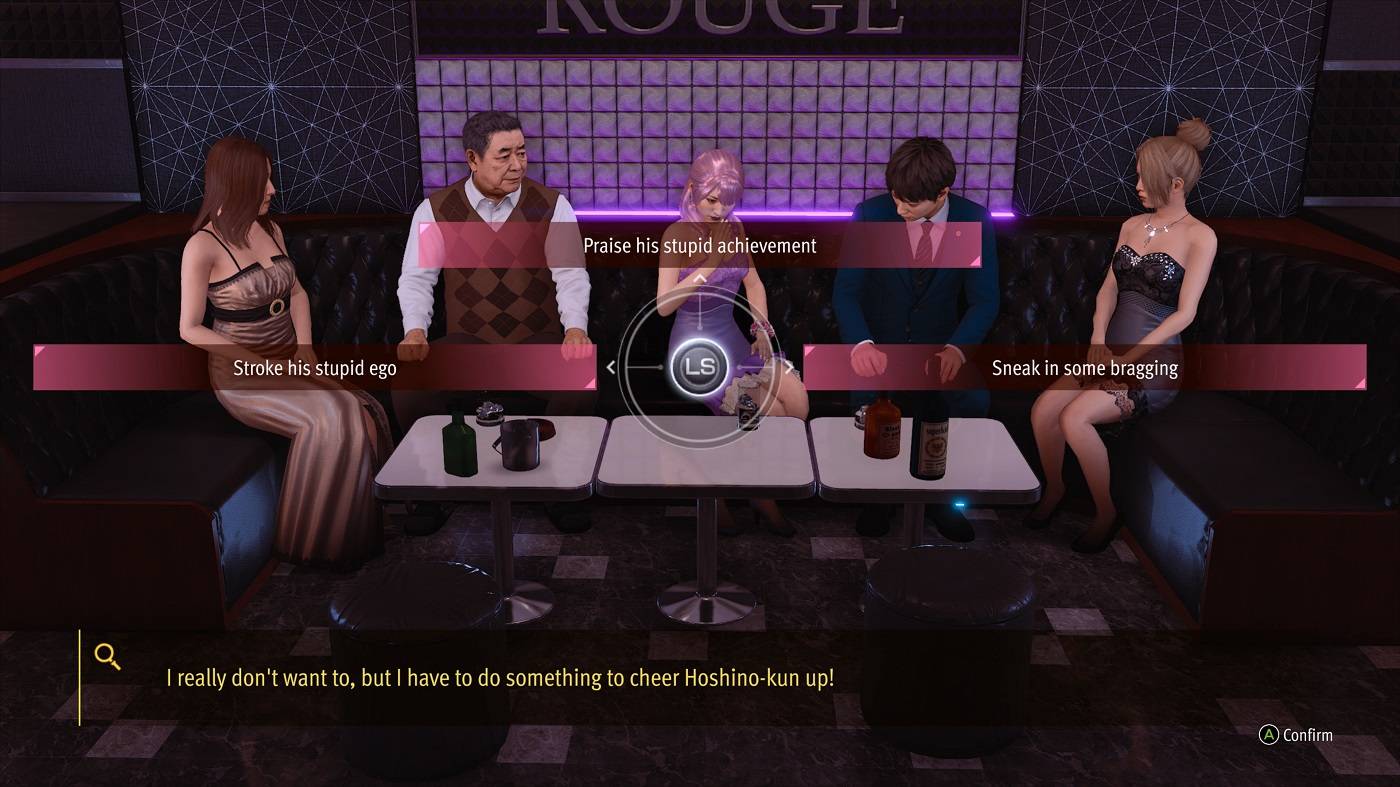
Task: Select the 'Stroke his stupid ego' option
Action: [315, 367]
